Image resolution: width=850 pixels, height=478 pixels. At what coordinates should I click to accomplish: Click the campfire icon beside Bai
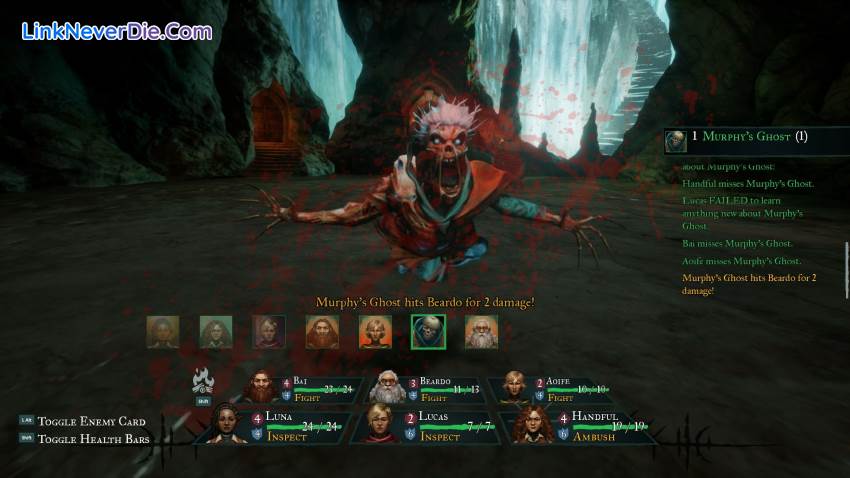pyautogui.click(x=204, y=381)
